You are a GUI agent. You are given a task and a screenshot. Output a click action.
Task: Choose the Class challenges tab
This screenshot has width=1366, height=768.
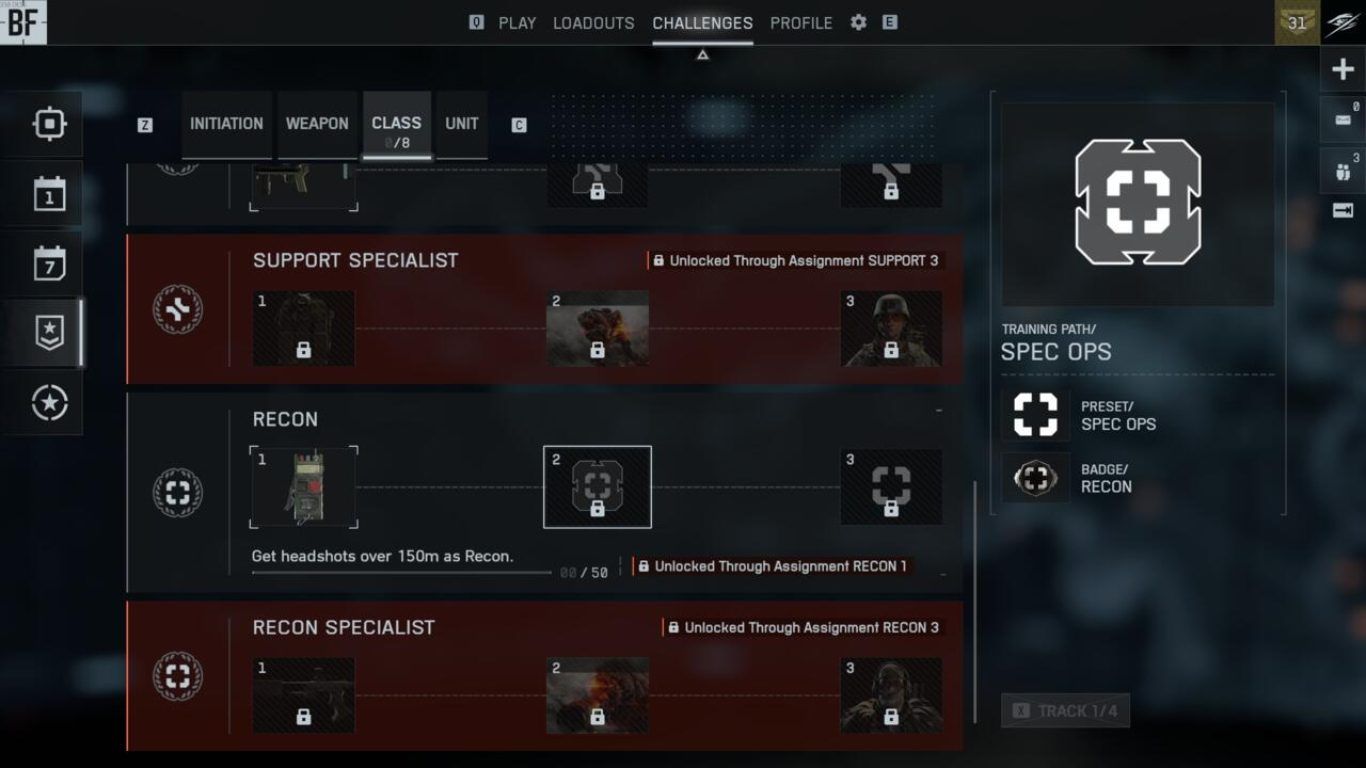pyautogui.click(x=396, y=124)
